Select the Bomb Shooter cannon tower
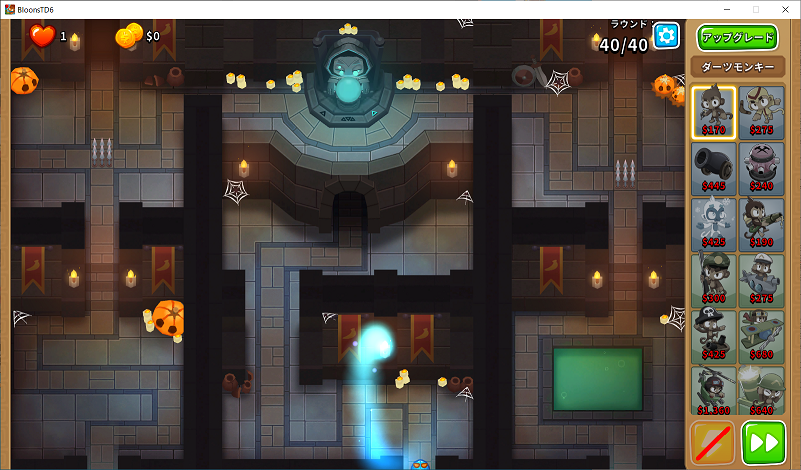Viewport: 801px width, 470px height. tap(713, 167)
